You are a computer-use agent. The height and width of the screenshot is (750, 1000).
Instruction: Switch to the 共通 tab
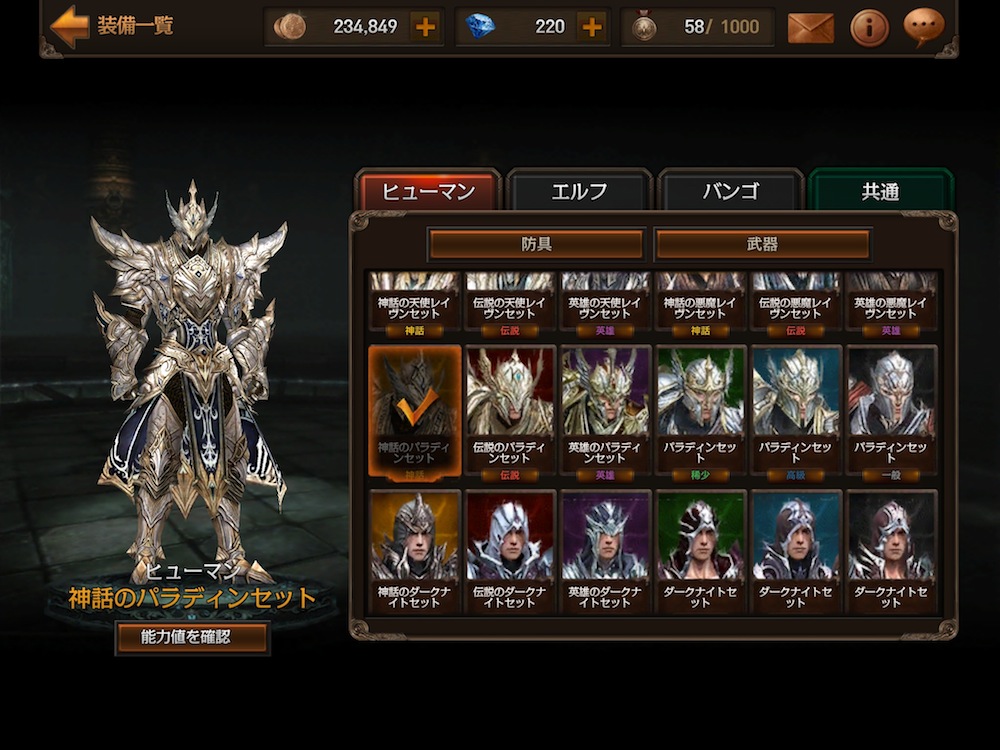[880, 192]
